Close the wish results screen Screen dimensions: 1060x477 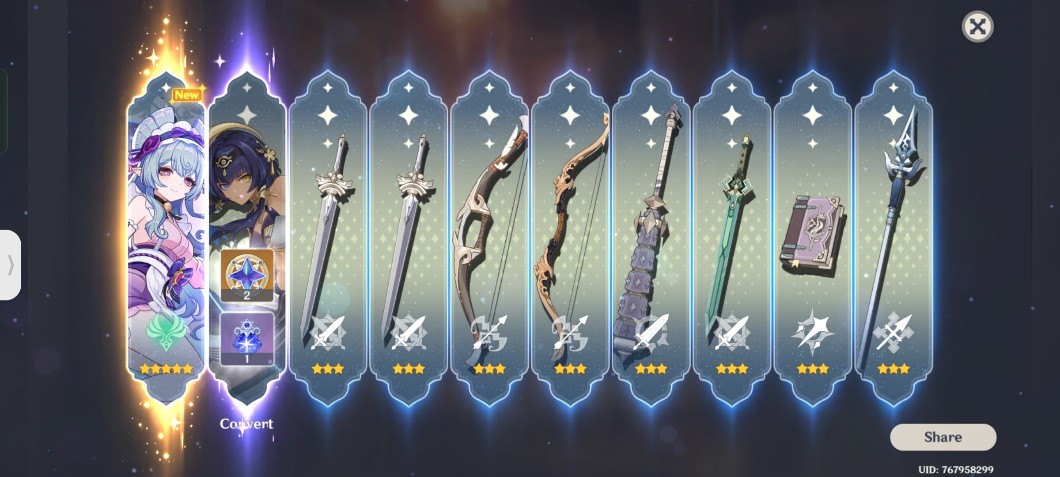[977, 27]
